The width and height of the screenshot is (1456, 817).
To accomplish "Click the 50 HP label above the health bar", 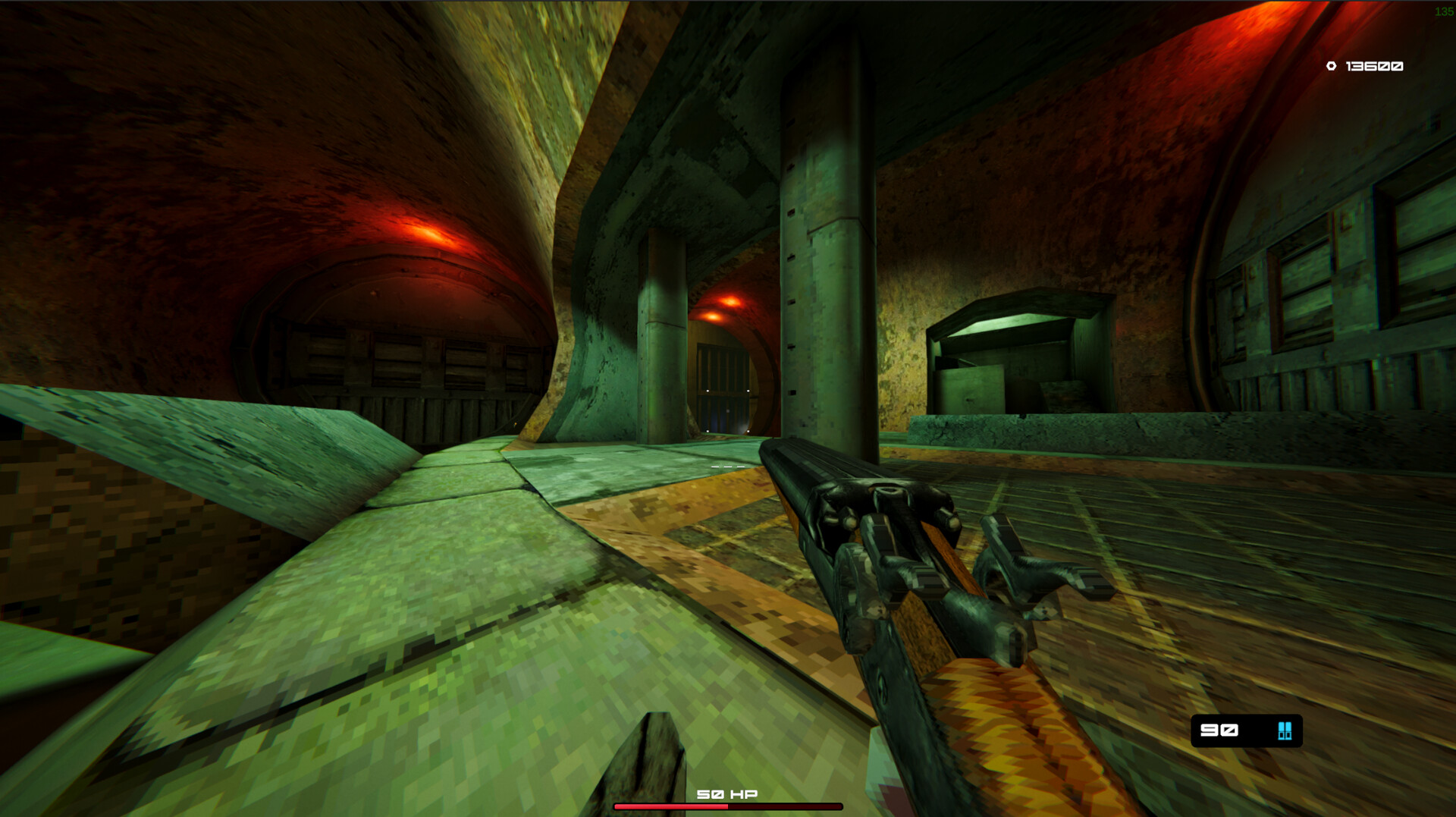I will tap(726, 793).
